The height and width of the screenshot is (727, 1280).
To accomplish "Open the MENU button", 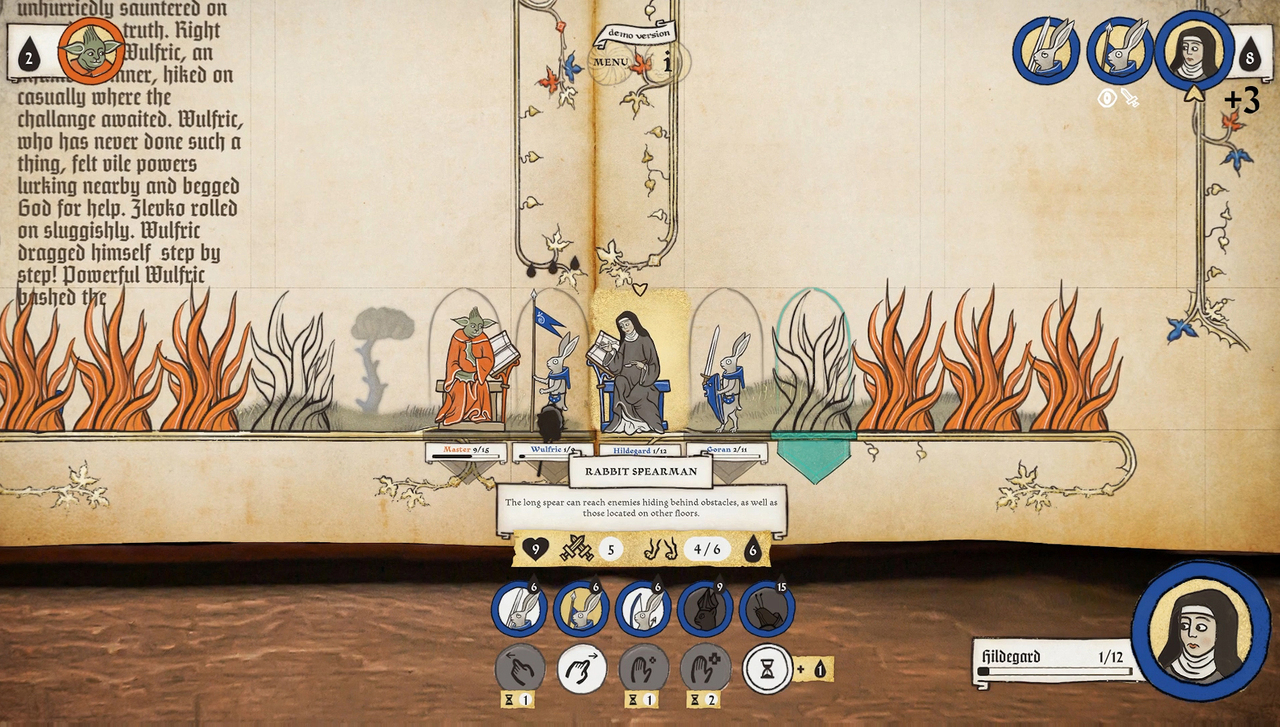I will coord(610,62).
